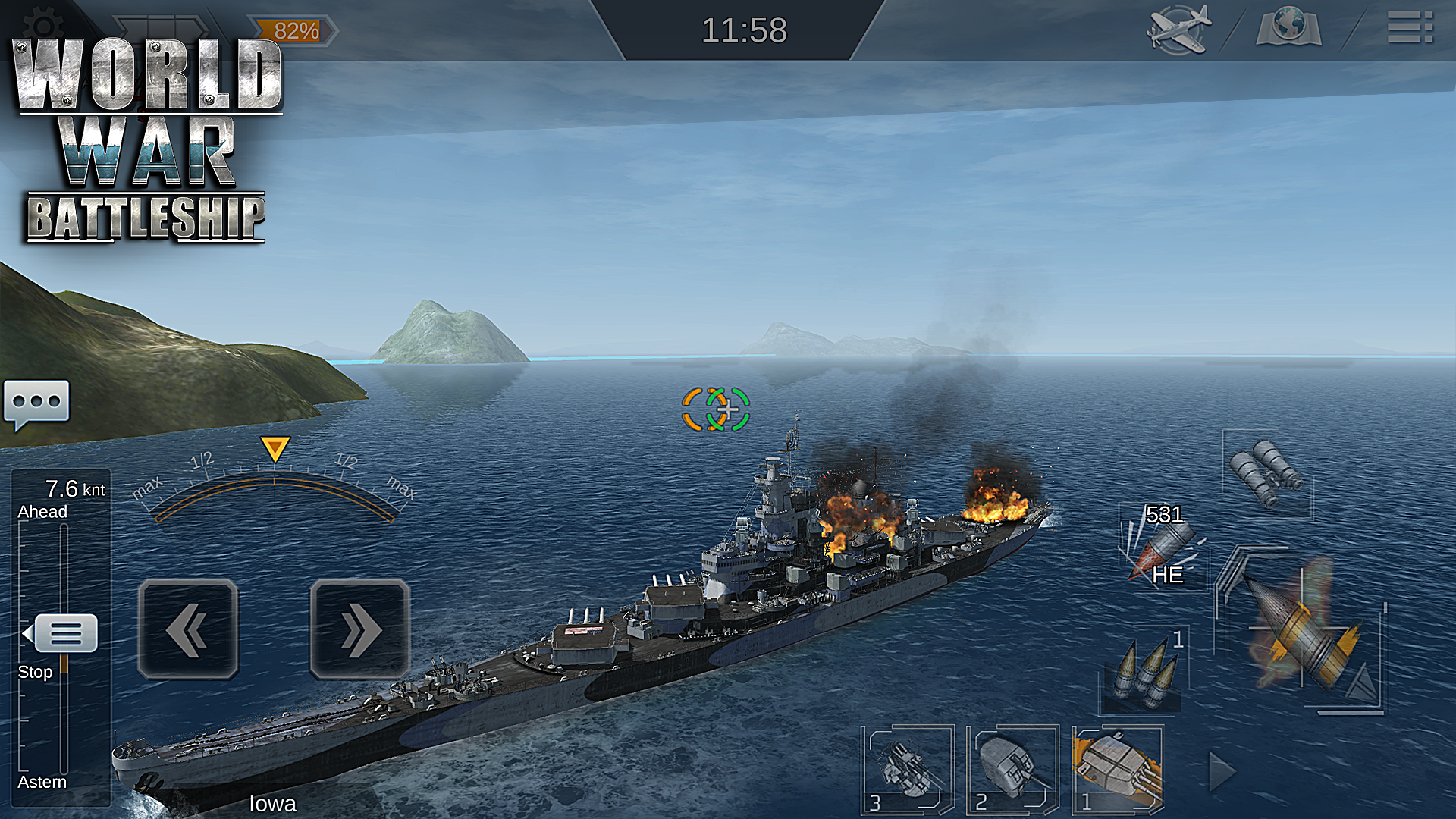Open the aircraft view icon
The height and width of the screenshot is (819, 1456).
pyautogui.click(x=1178, y=30)
